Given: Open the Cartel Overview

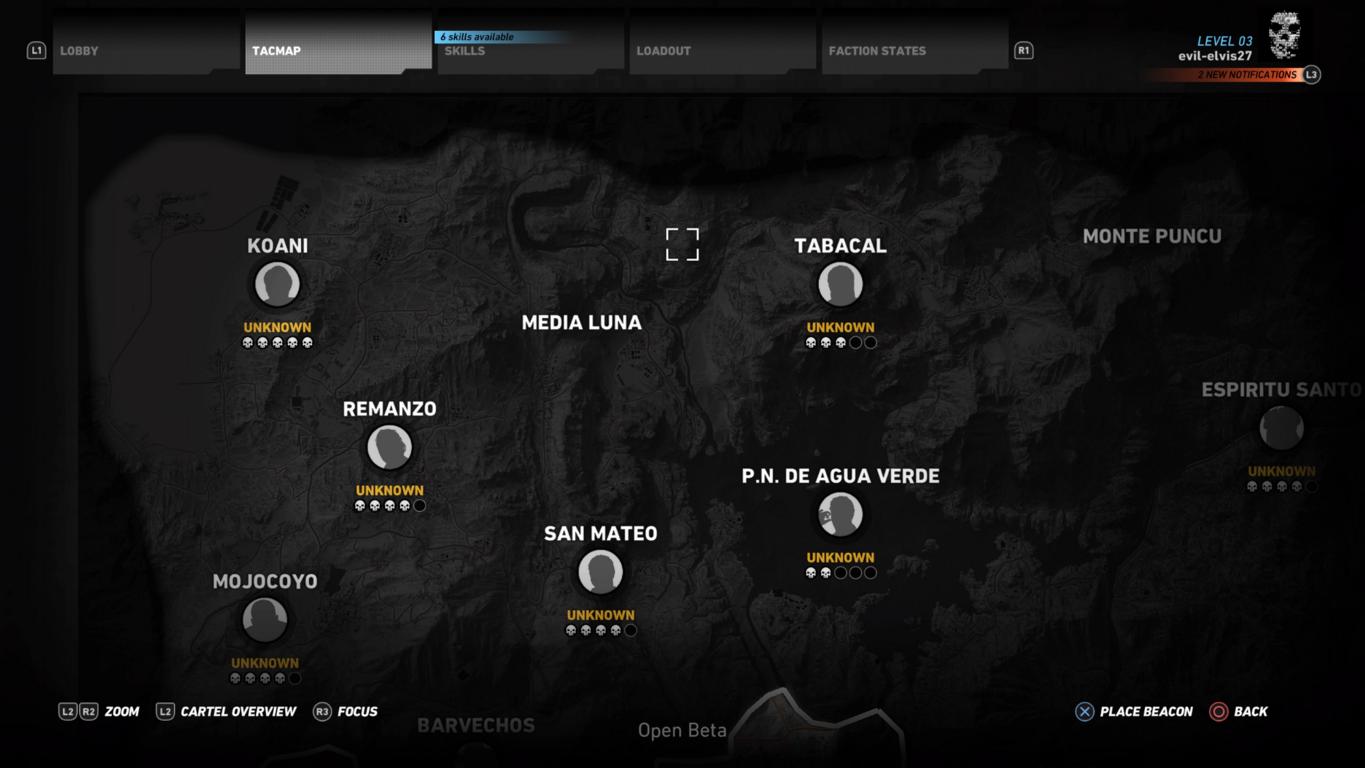Looking at the screenshot, I should pos(227,712).
